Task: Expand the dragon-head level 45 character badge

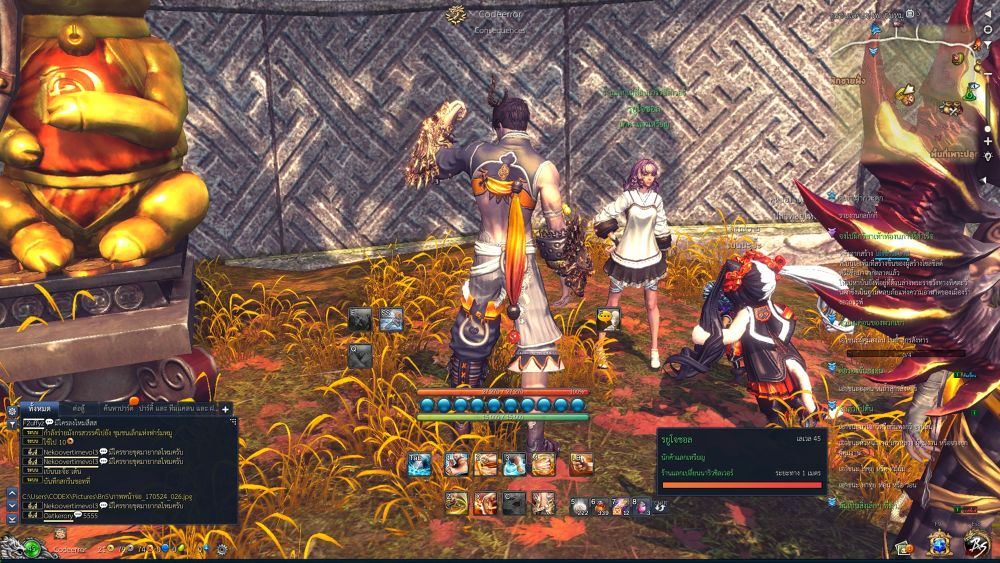Action: coord(33,548)
